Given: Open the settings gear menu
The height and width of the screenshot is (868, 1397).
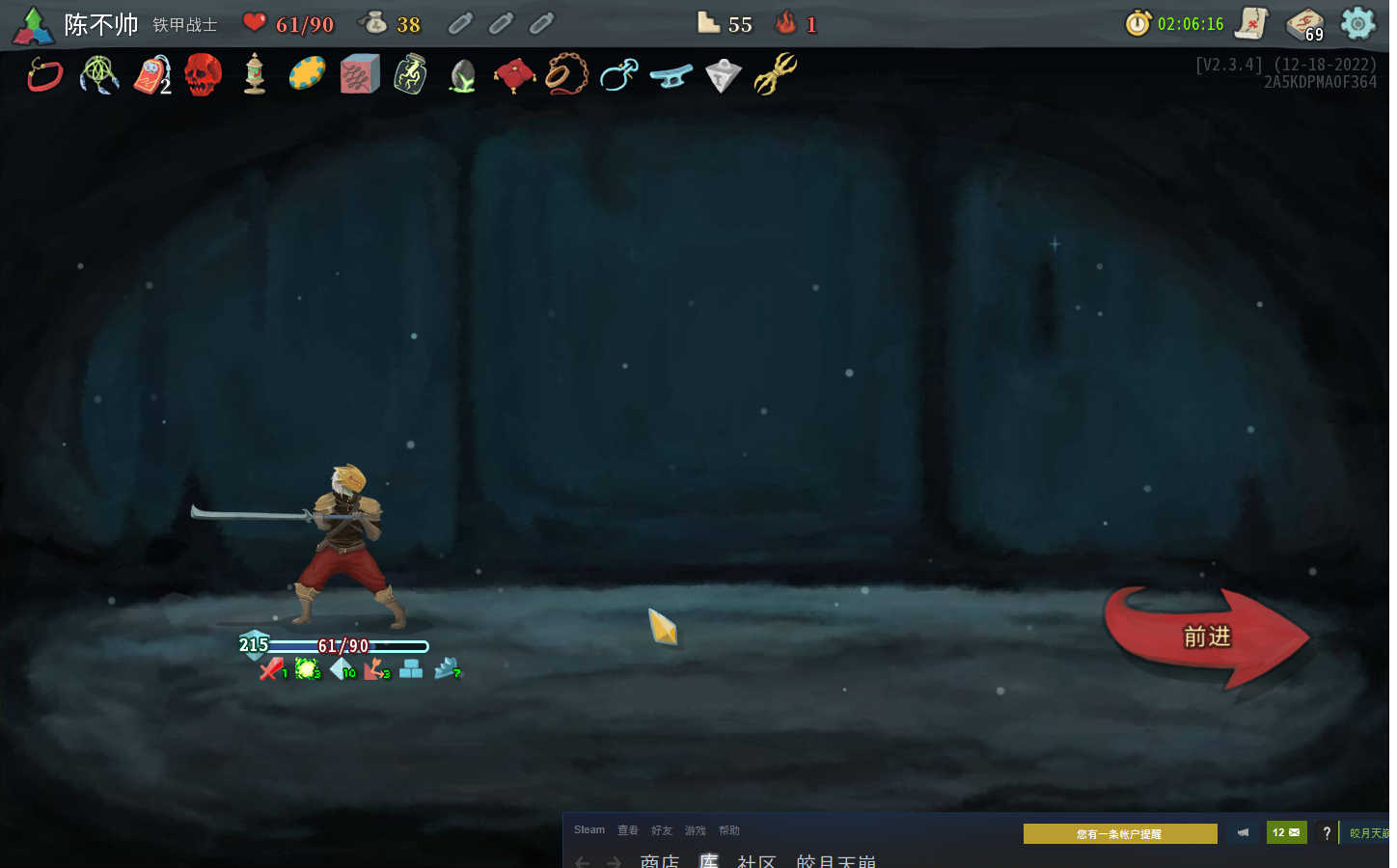Looking at the screenshot, I should point(1357,23).
